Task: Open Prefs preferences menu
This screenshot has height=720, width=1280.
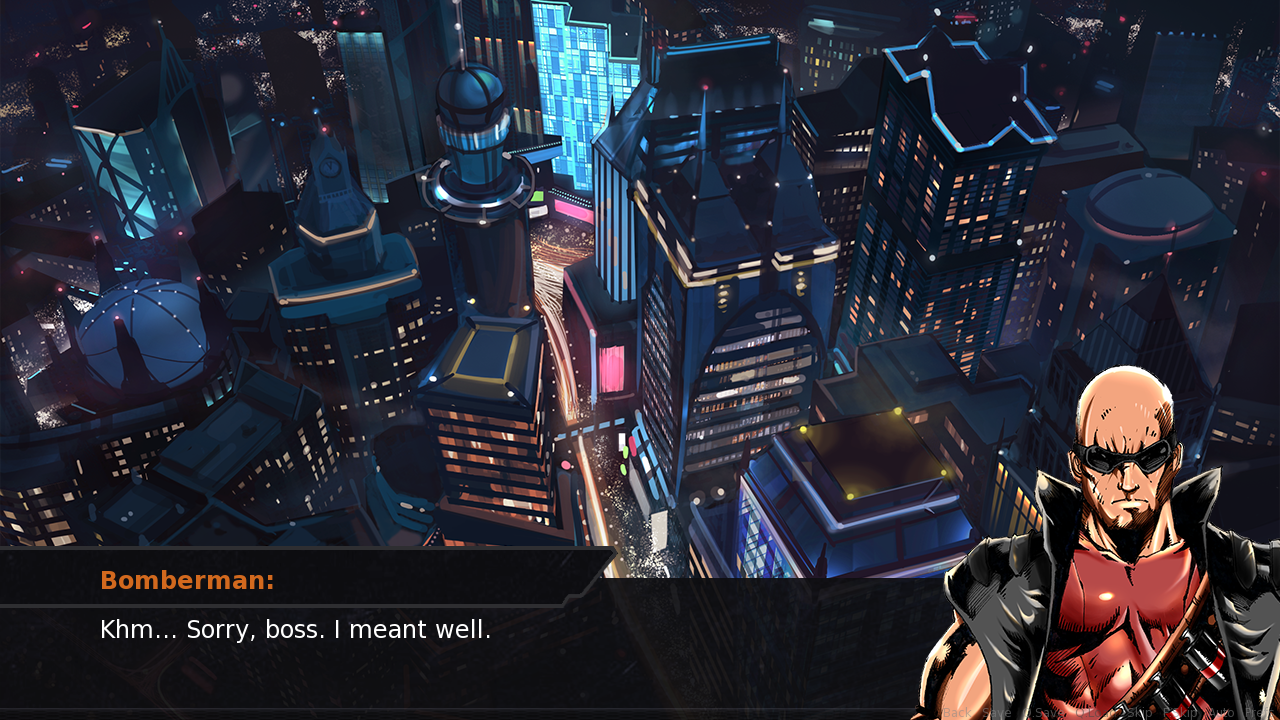Action: click(x=1258, y=713)
